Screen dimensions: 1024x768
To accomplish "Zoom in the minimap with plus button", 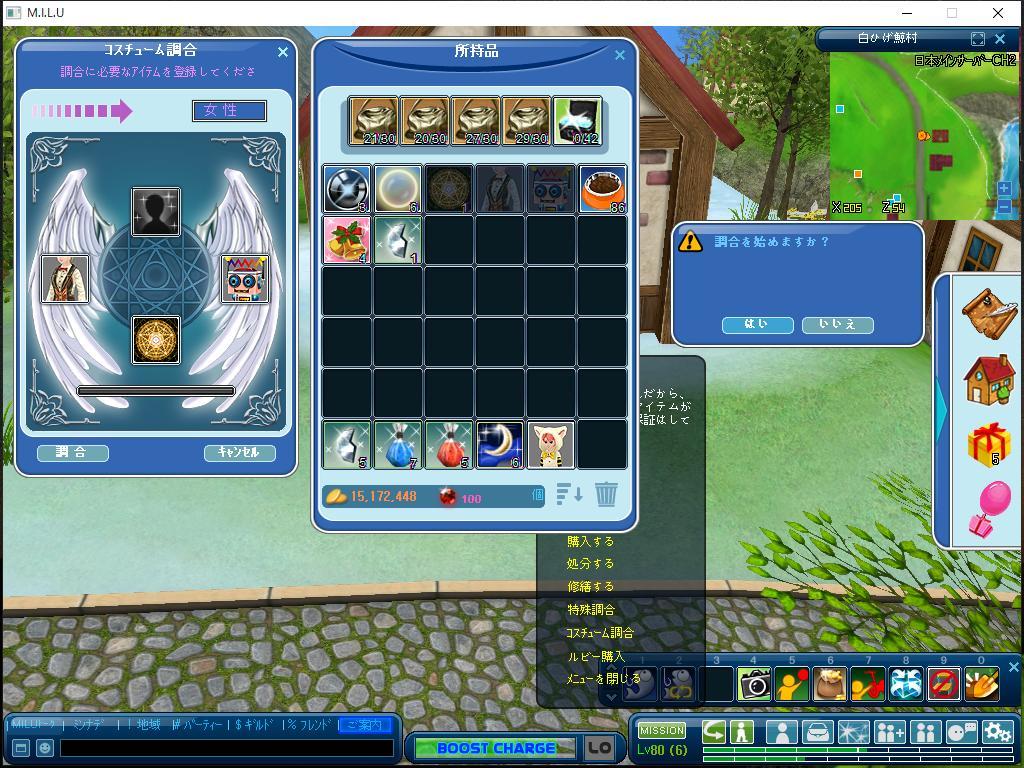I will point(1004,188).
